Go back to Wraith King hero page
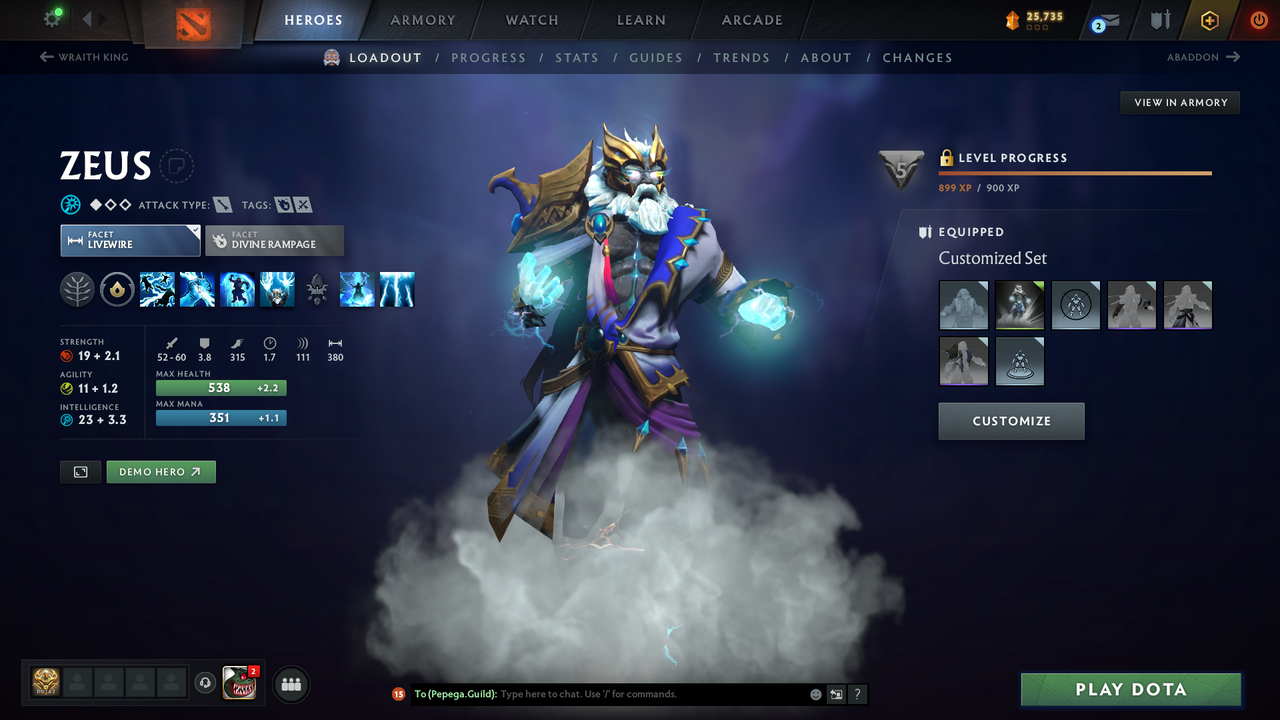The height and width of the screenshot is (720, 1280). [83, 57]
